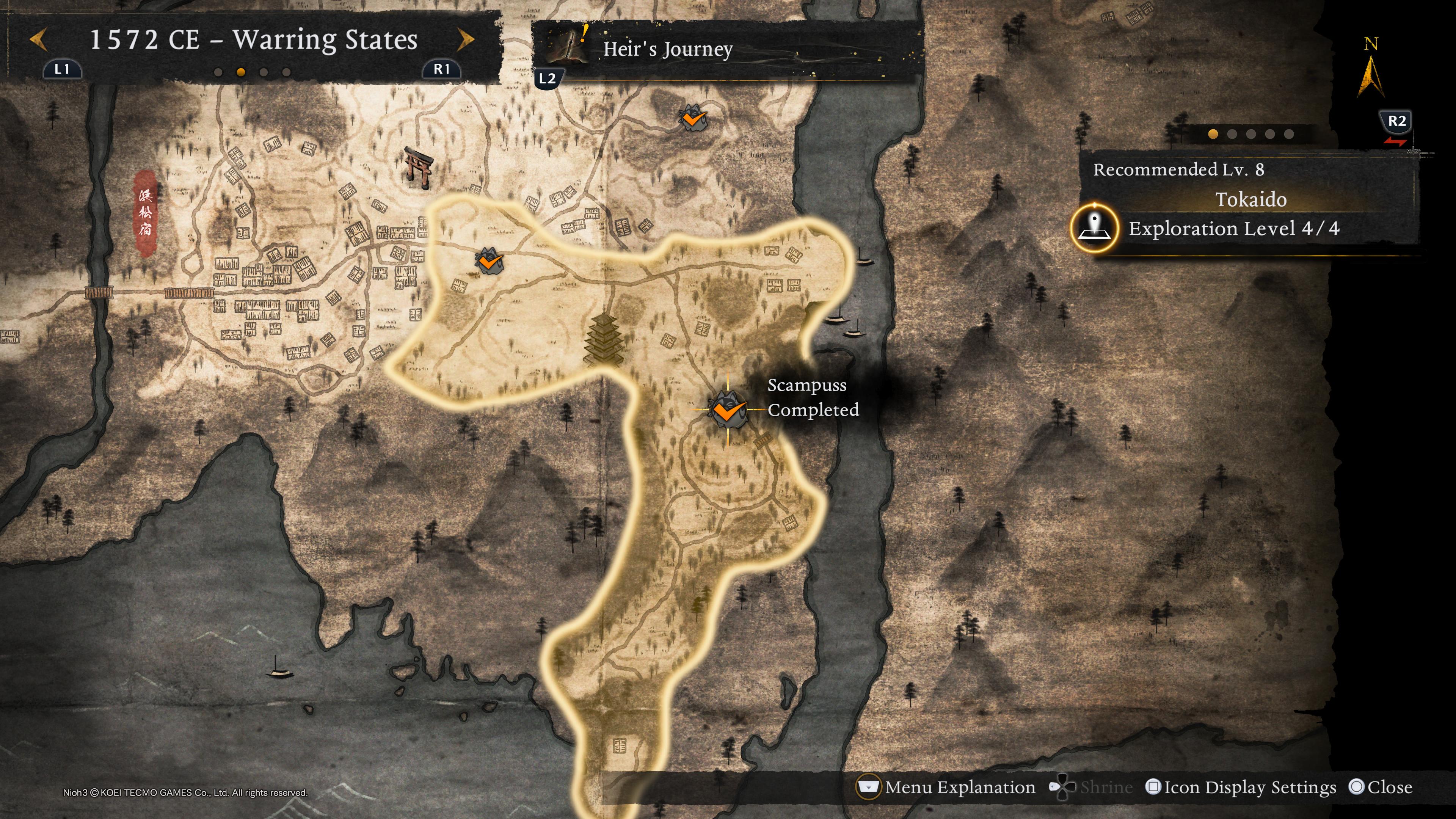The width and height of the screenshot is (1456, 819).
Task: Select the Scampuss Completed marker with crosshair
Action: coord(728,409)
